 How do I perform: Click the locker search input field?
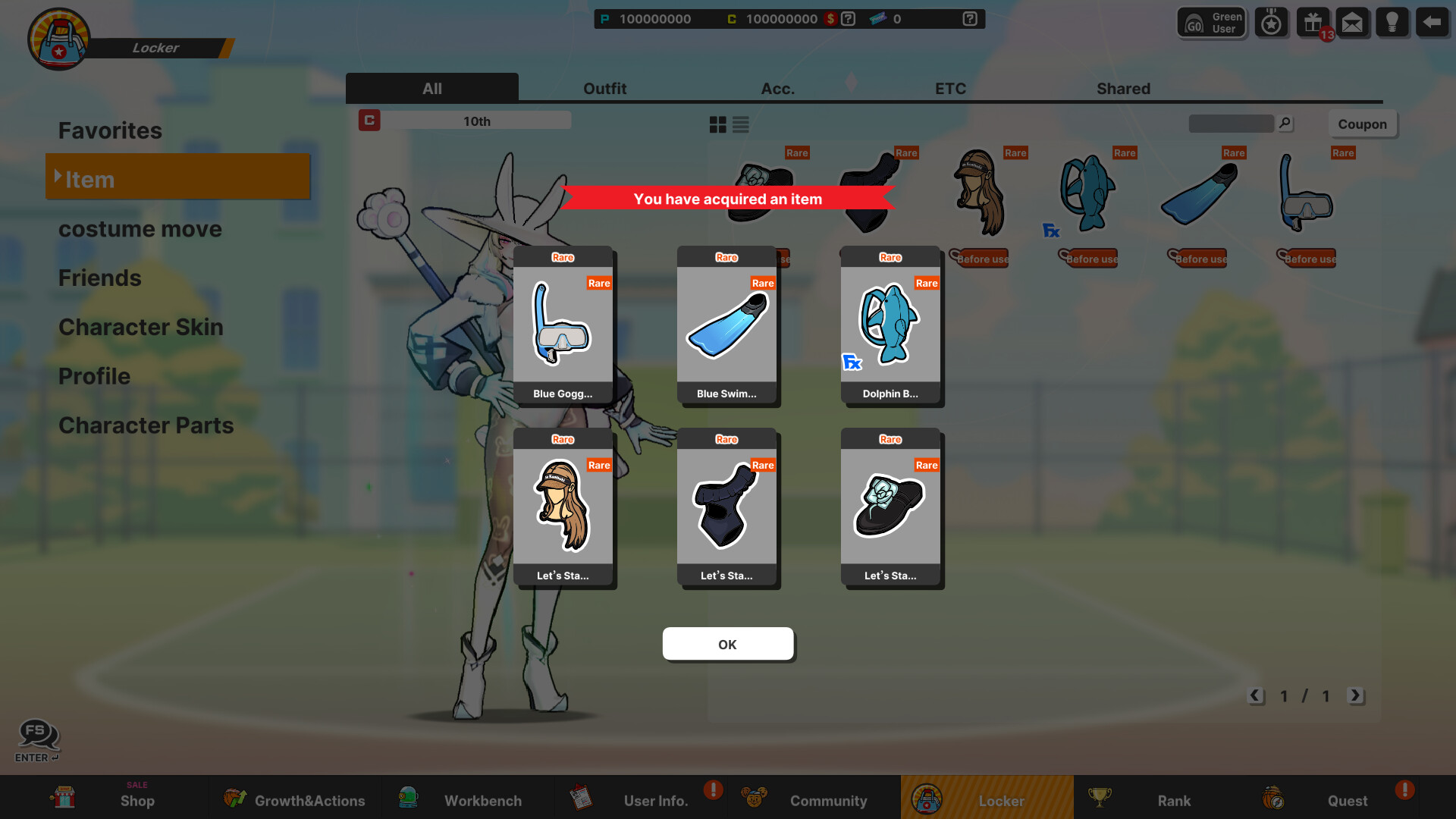click(x=1231, y=123)
